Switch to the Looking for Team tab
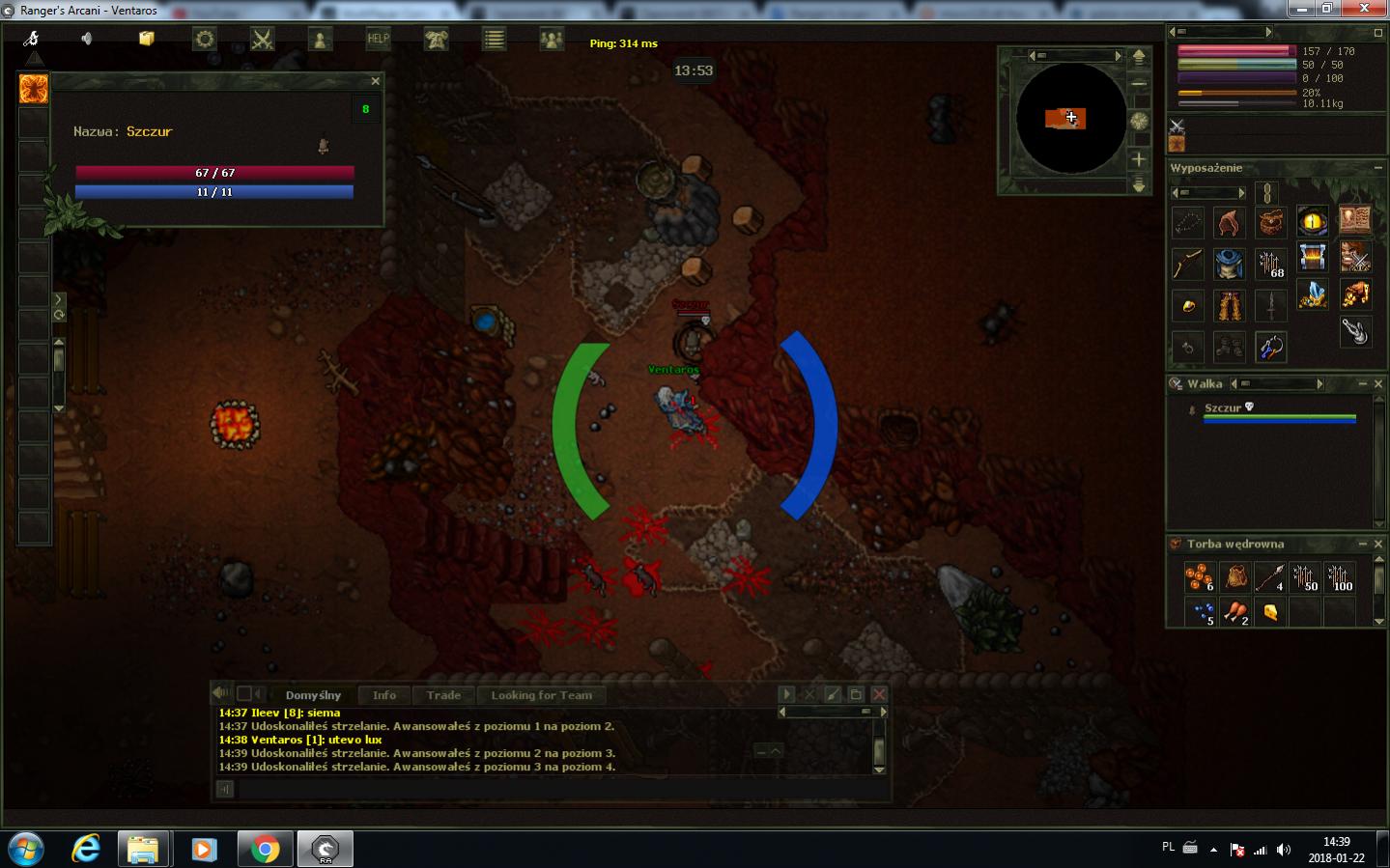Image resolution: width=1390 pixels, height=868 pixels. coord(541,695)
